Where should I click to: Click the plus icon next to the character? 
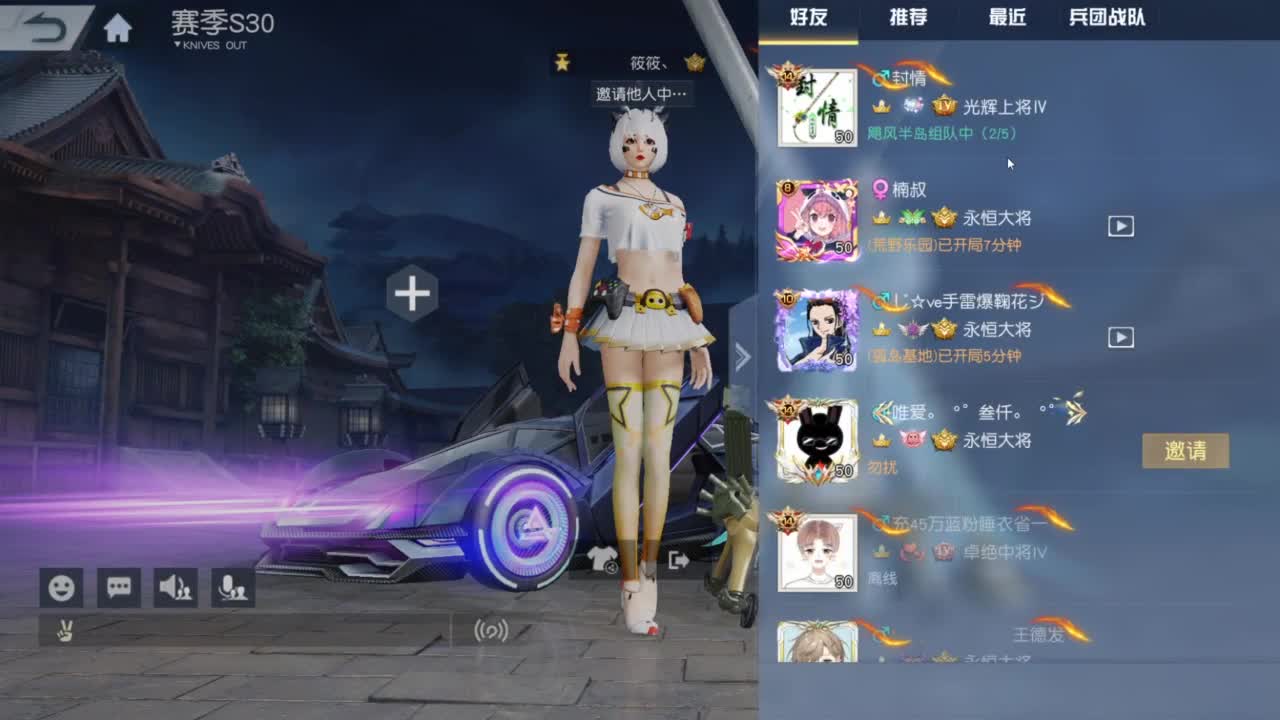tap(410, 294)
